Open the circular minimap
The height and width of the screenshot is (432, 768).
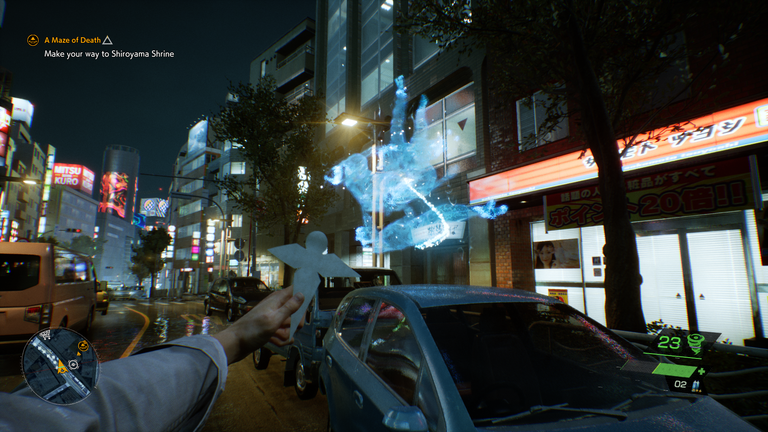coord(60,365)
